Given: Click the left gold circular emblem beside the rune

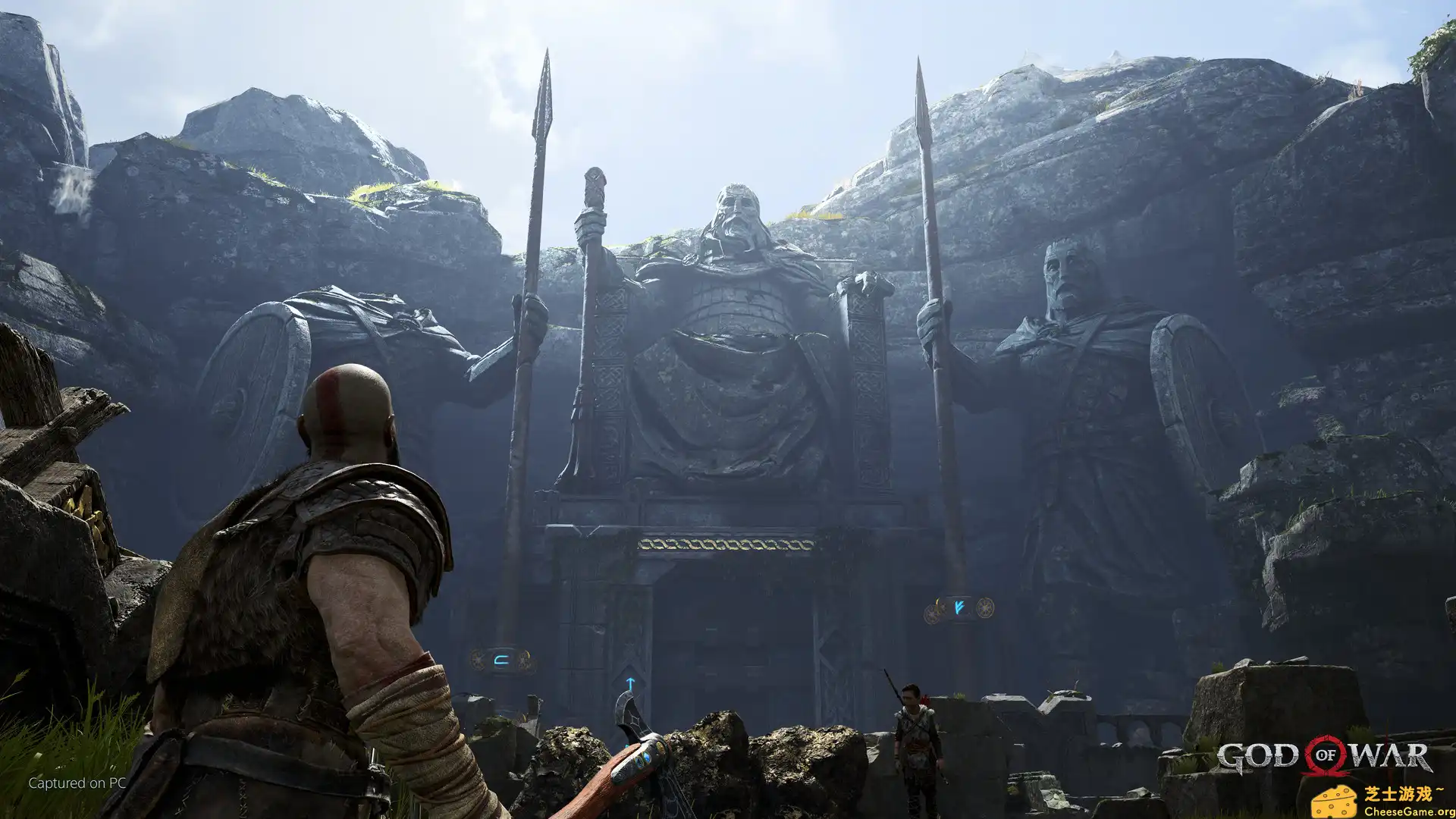Looking at the screenshot, I should pos(477,660).
